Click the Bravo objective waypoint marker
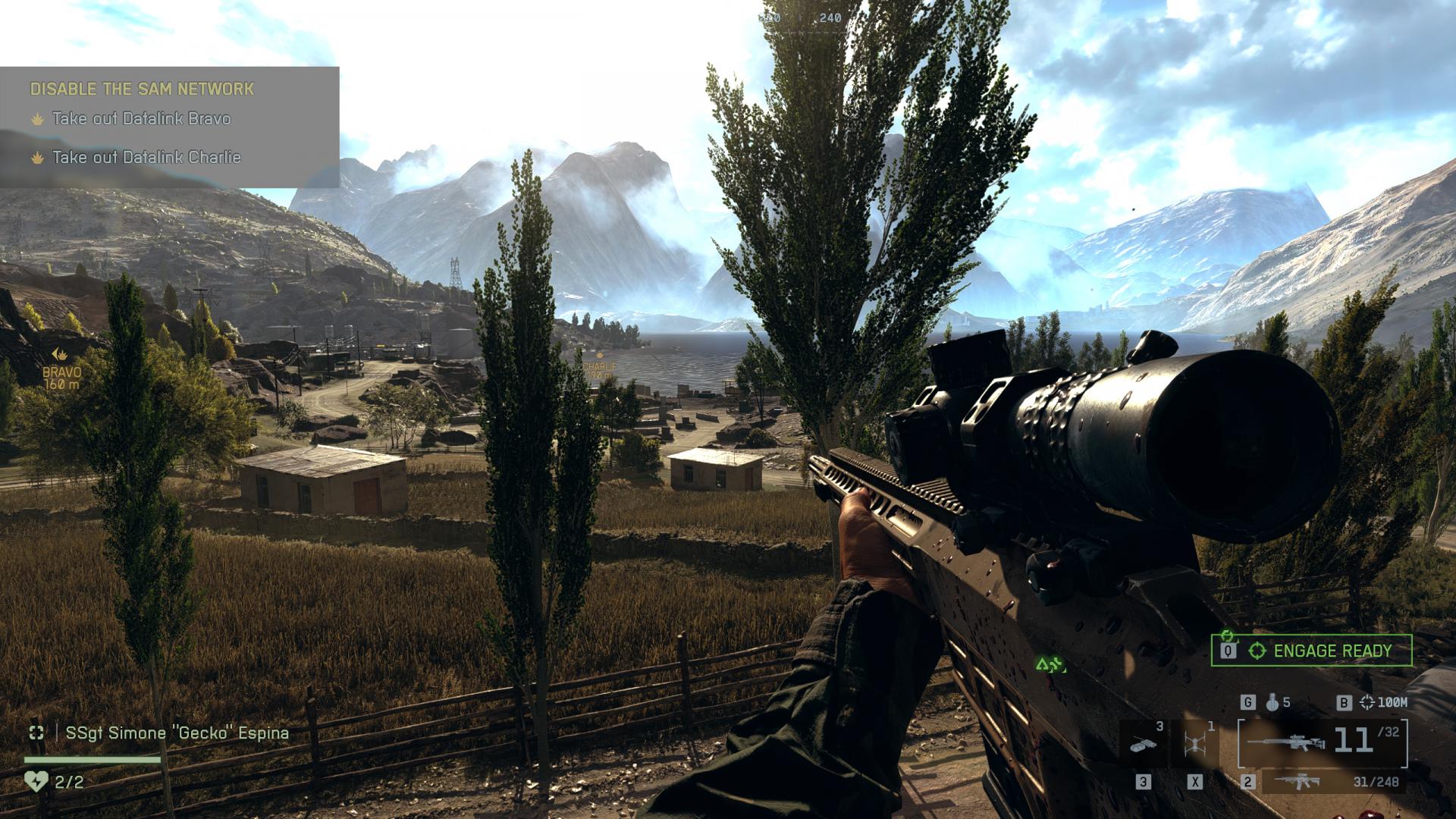This screenshot has width=1456, height=819. 60,354
